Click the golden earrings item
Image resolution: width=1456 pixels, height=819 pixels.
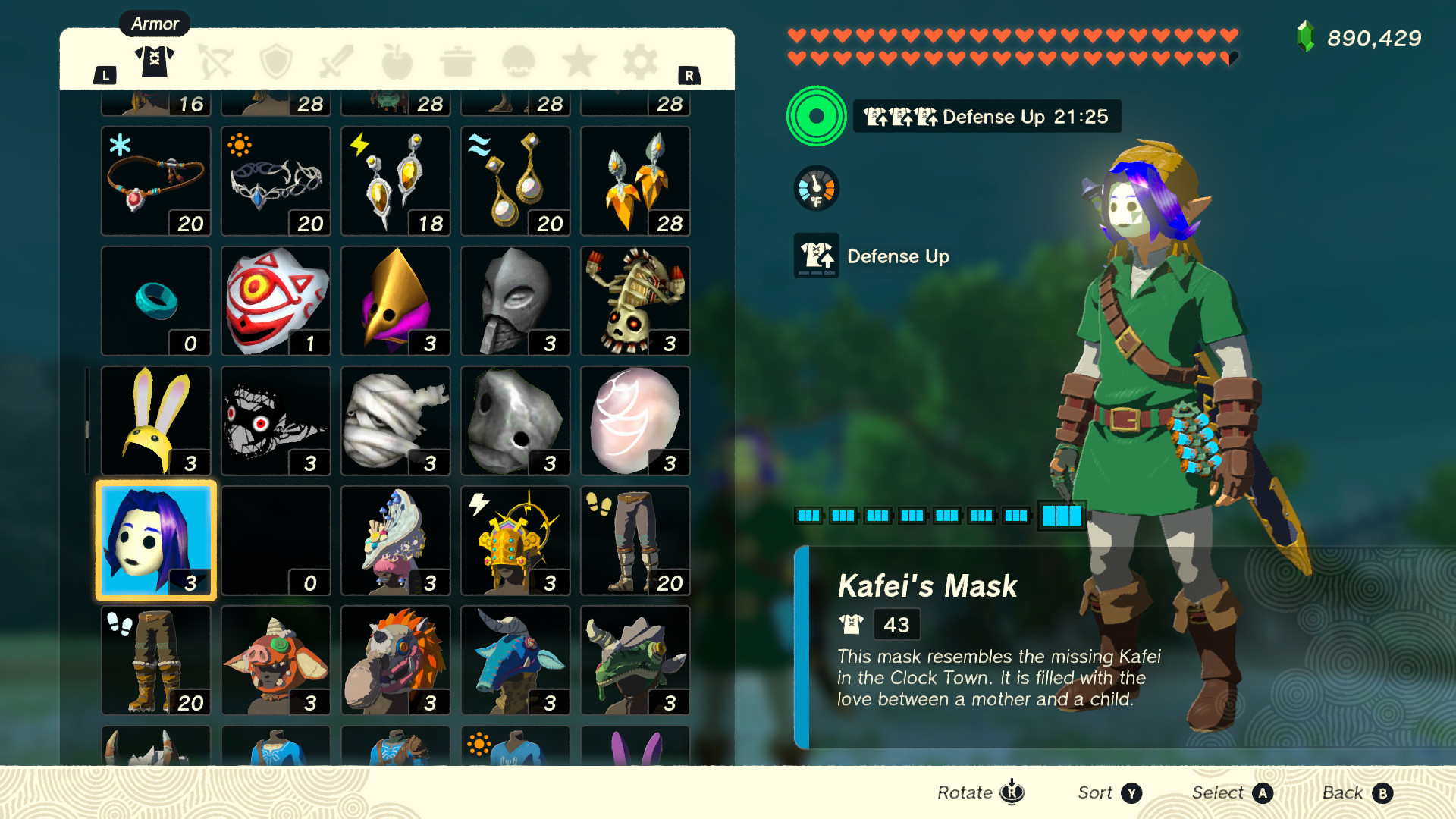(515, 180)
